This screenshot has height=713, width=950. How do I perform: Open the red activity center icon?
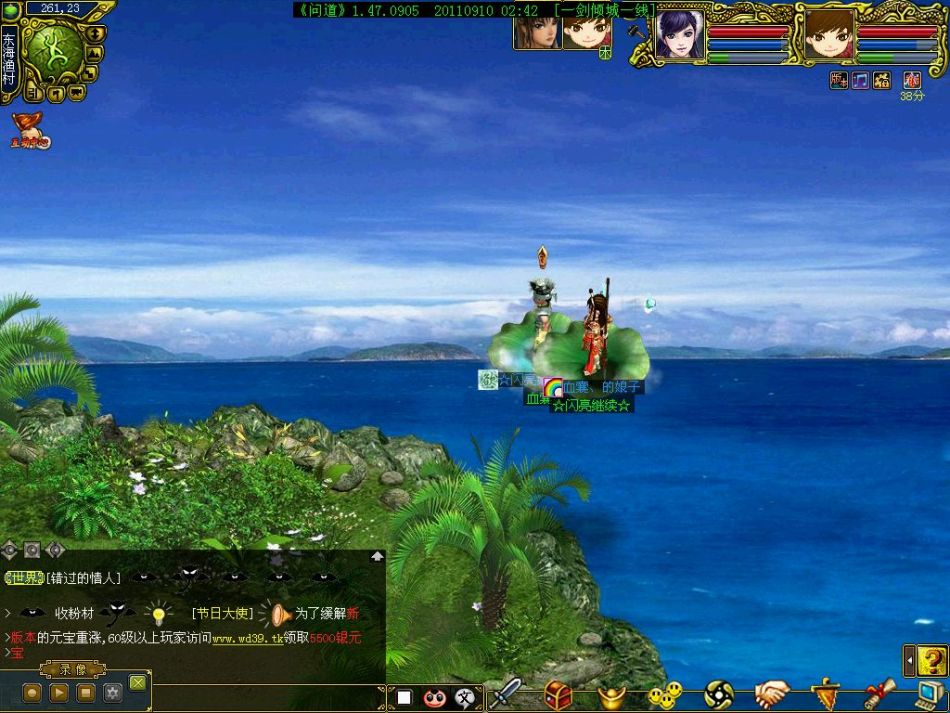point(29,131)
